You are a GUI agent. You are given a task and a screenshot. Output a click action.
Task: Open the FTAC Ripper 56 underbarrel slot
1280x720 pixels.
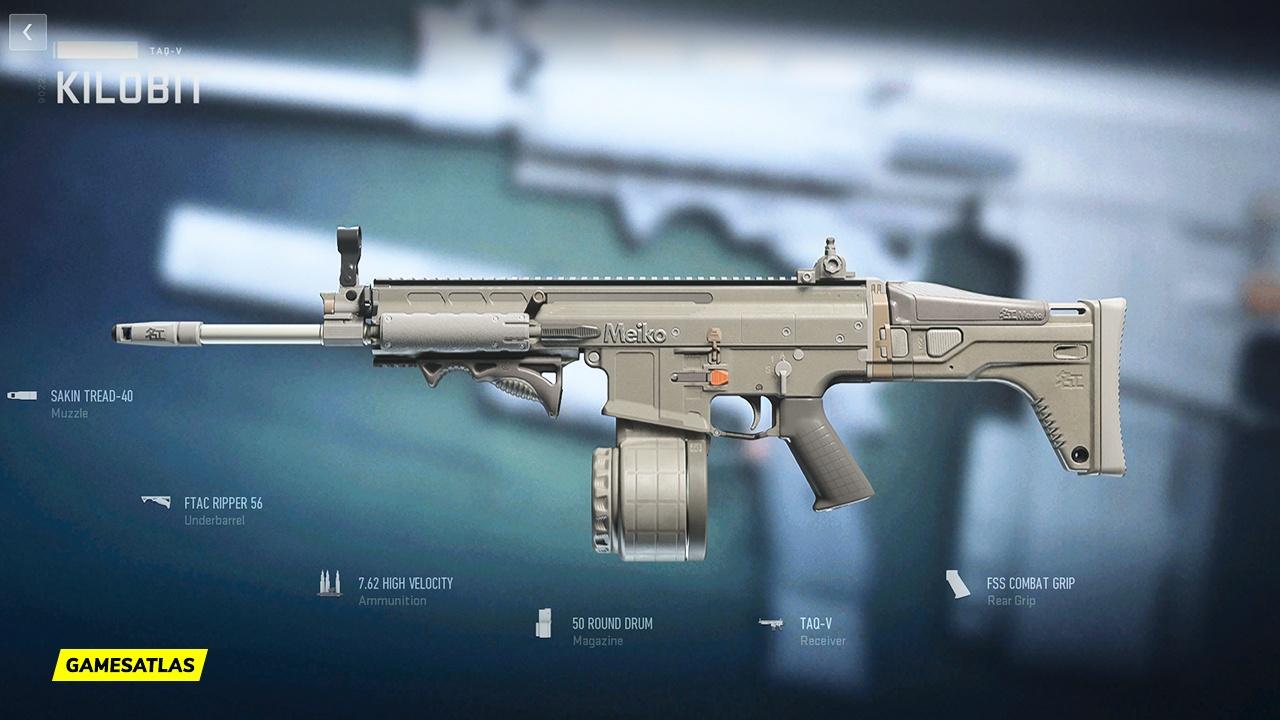pyautogui.click(x=222, y=503)
